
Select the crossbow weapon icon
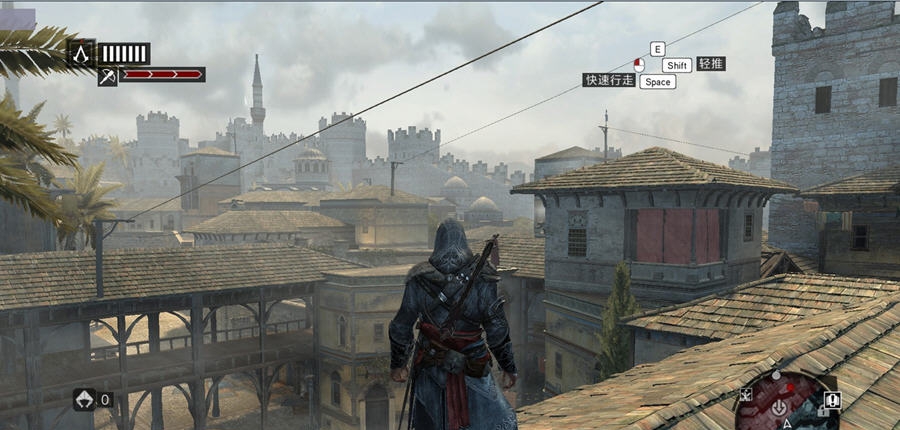click(x=108, y=75)
